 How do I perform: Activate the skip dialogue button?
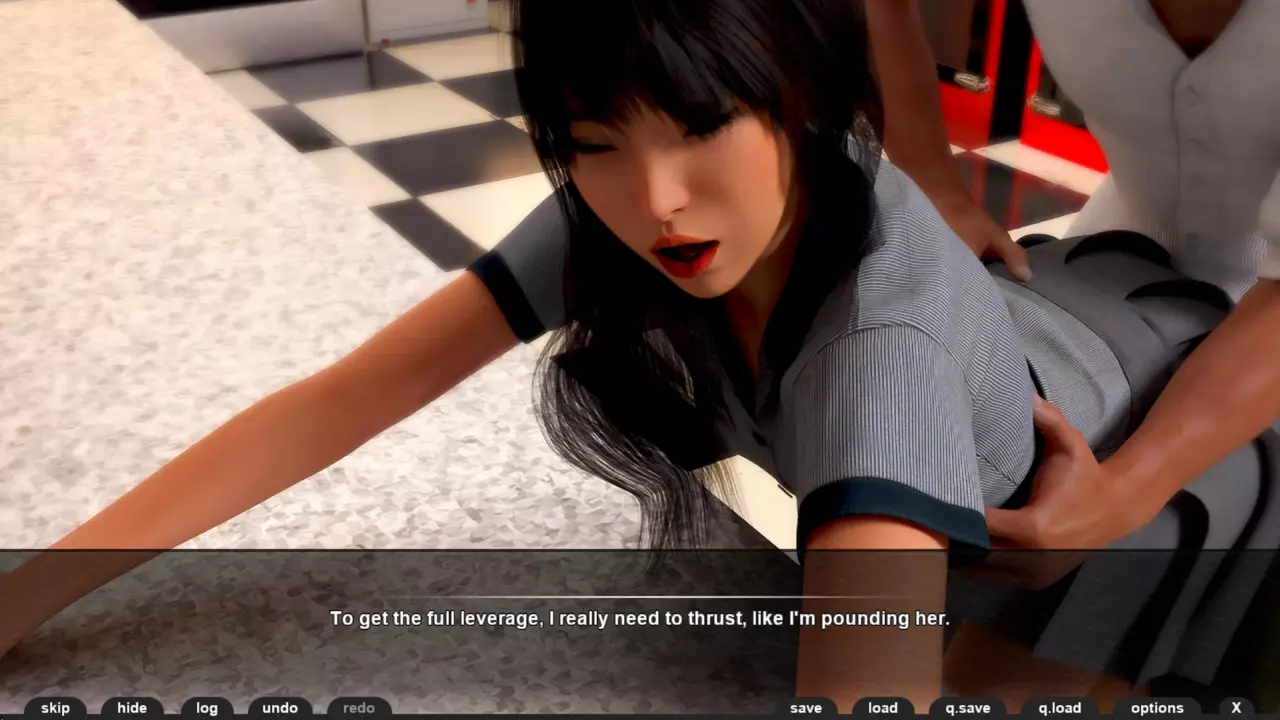pos(55,708)
